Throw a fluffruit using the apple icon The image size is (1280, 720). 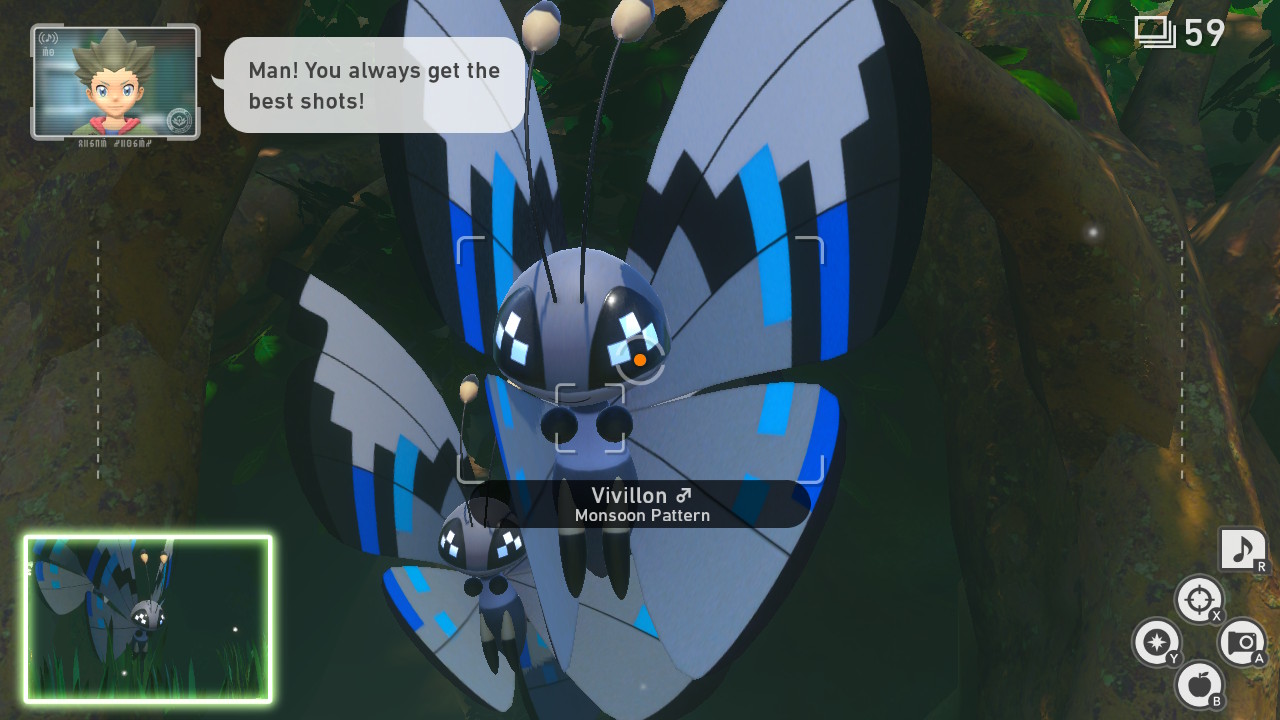click(x=1199, y=688)
